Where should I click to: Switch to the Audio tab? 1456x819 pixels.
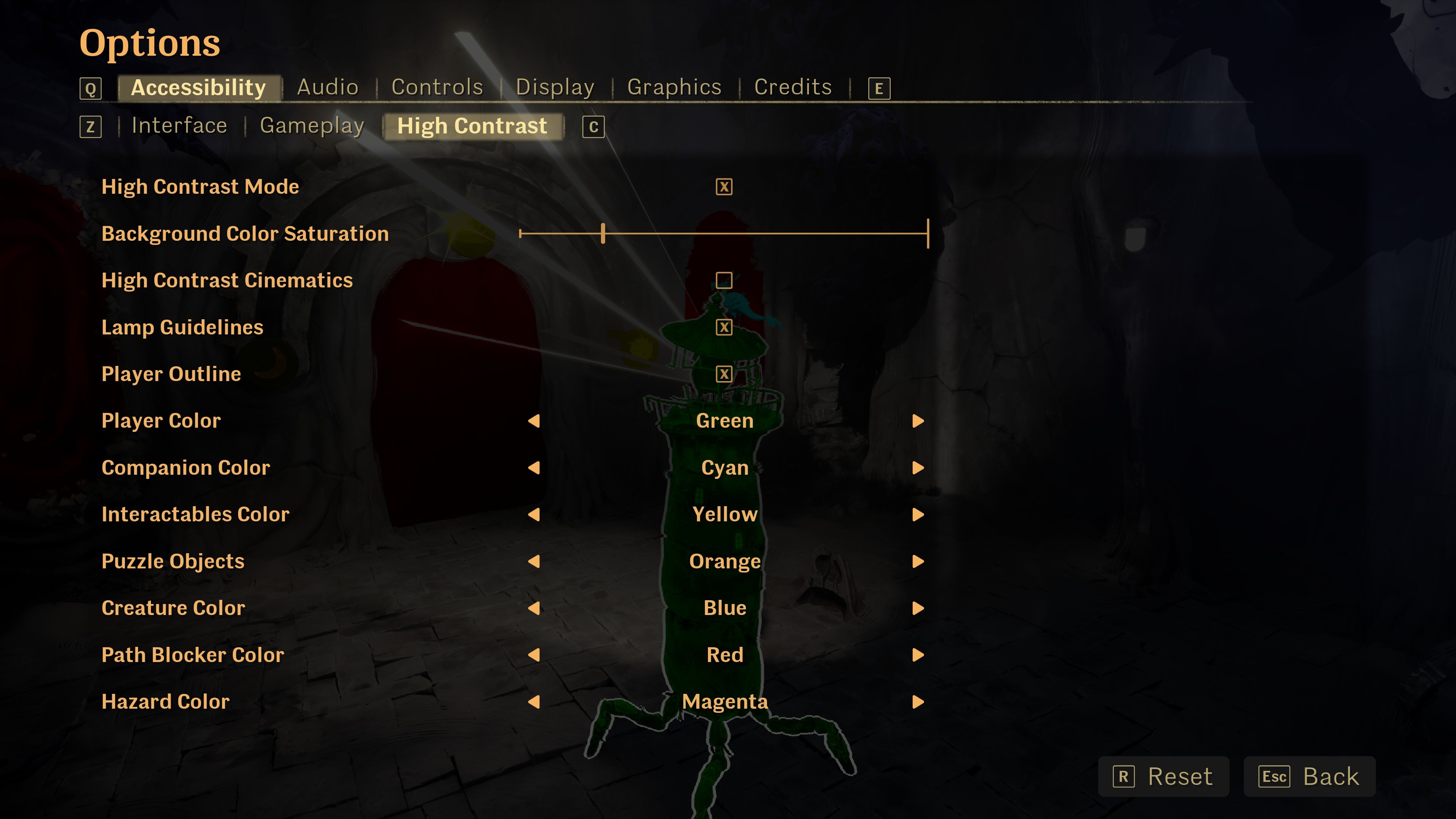click(327, 87)
